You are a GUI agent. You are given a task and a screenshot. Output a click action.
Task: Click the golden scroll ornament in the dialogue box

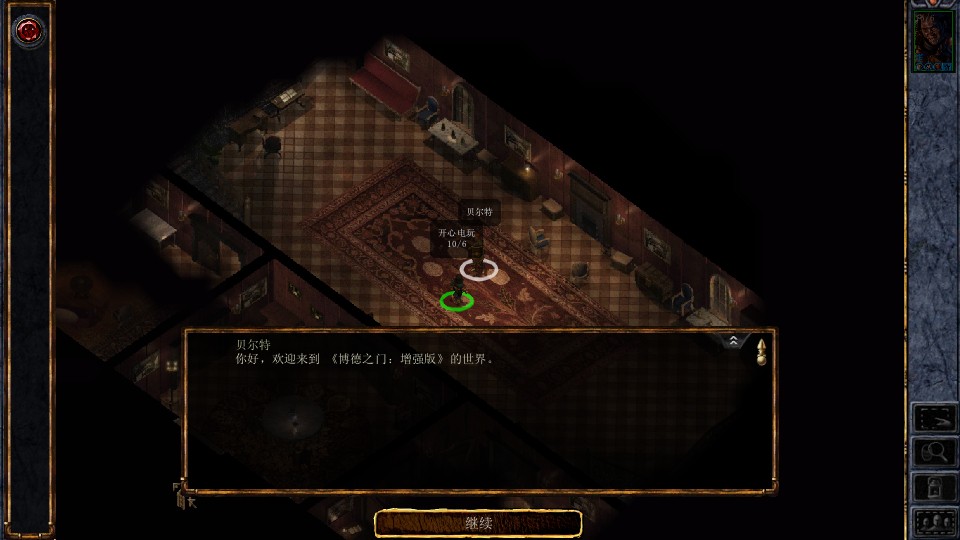tap(761, 351)
